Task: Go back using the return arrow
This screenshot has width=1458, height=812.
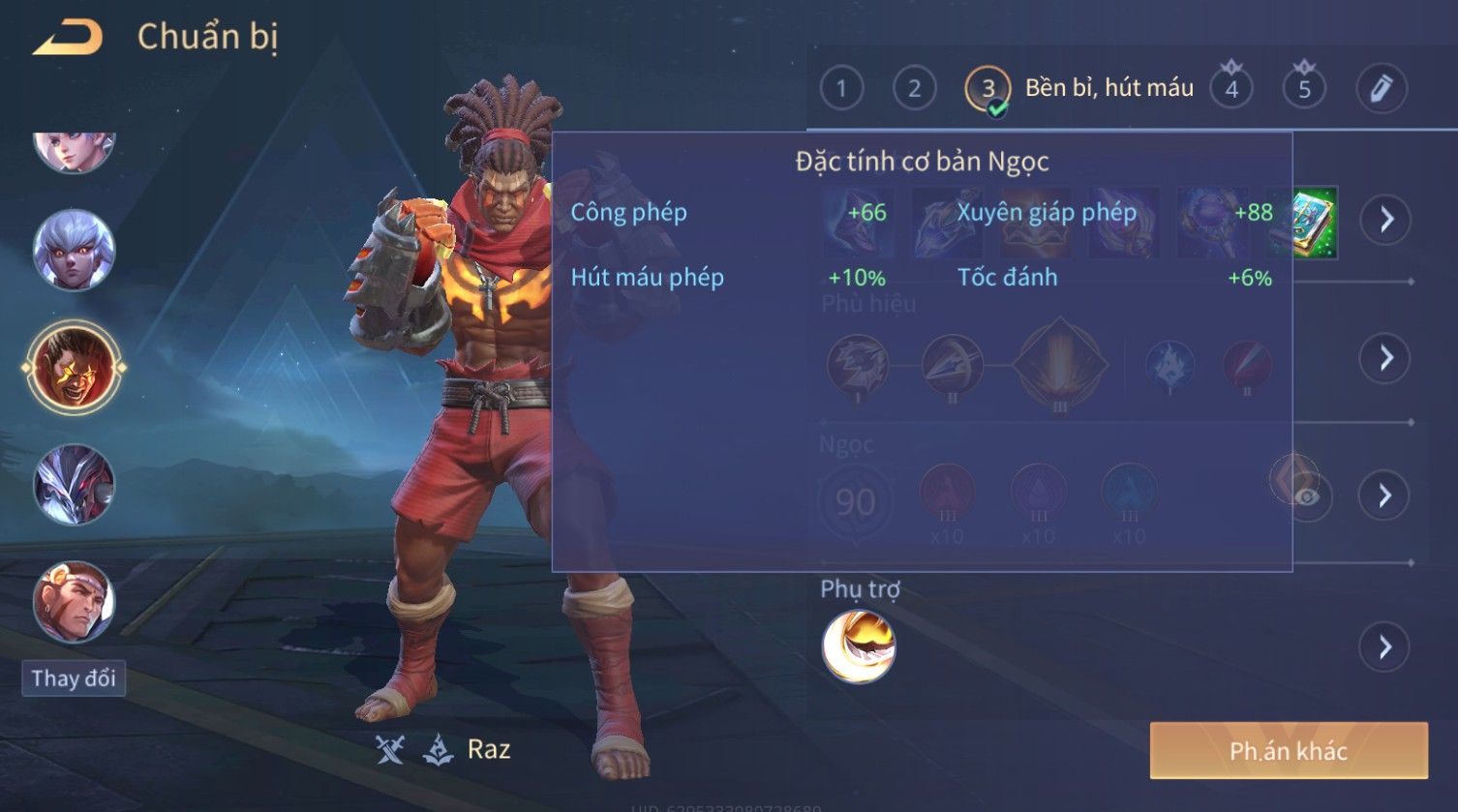Action: (68, 38)
